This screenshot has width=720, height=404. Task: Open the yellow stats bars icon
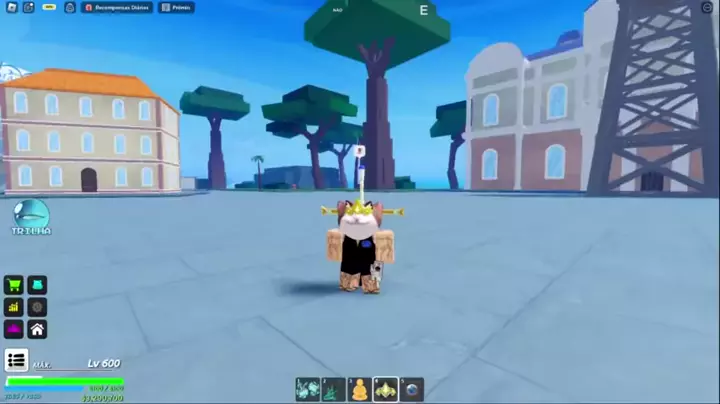tap(14, 307)
